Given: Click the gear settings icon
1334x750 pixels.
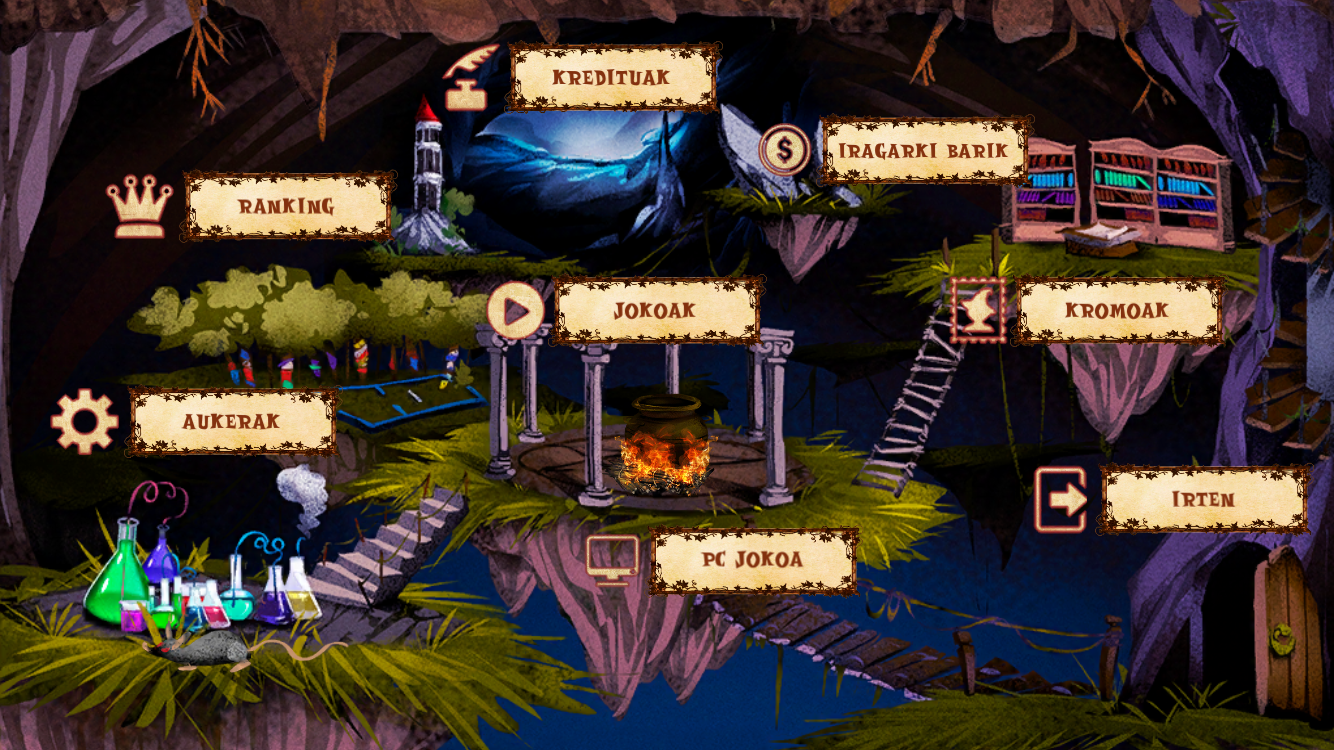Looking at the screenshot, I should [x=85, y=422].
